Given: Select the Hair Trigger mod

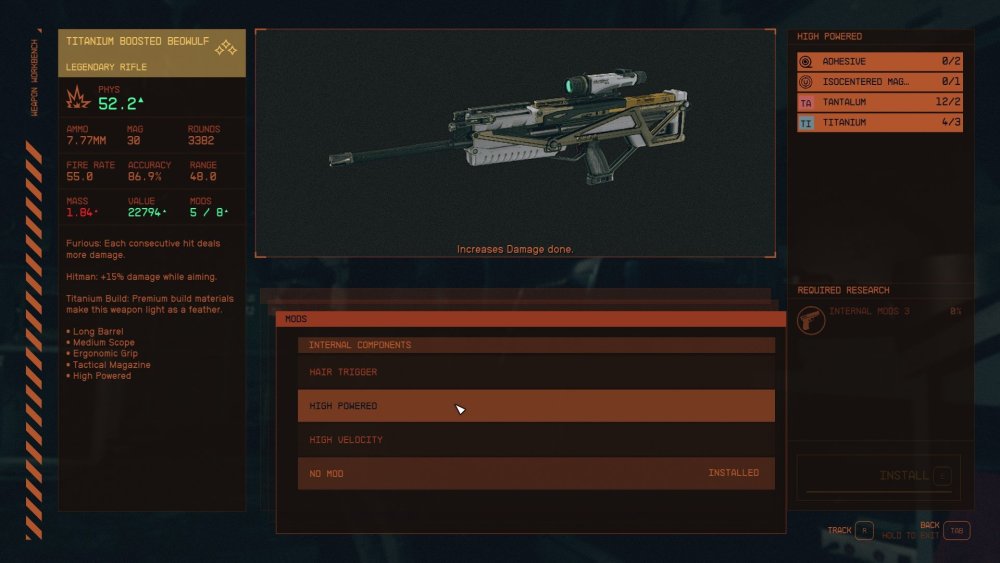Looking at the screenshot, I should (536, 372).
